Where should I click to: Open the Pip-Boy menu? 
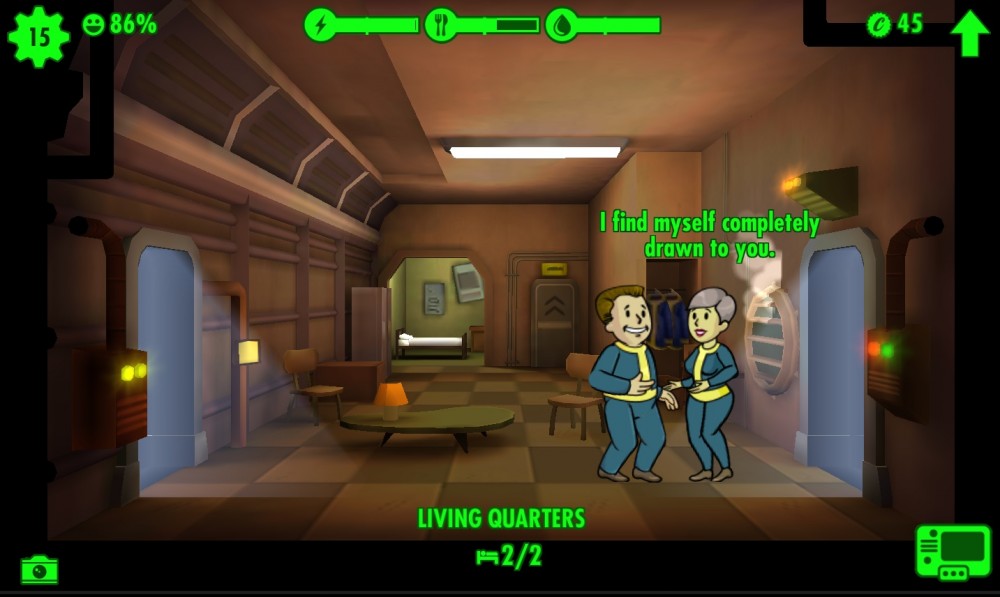click(952, 551)
